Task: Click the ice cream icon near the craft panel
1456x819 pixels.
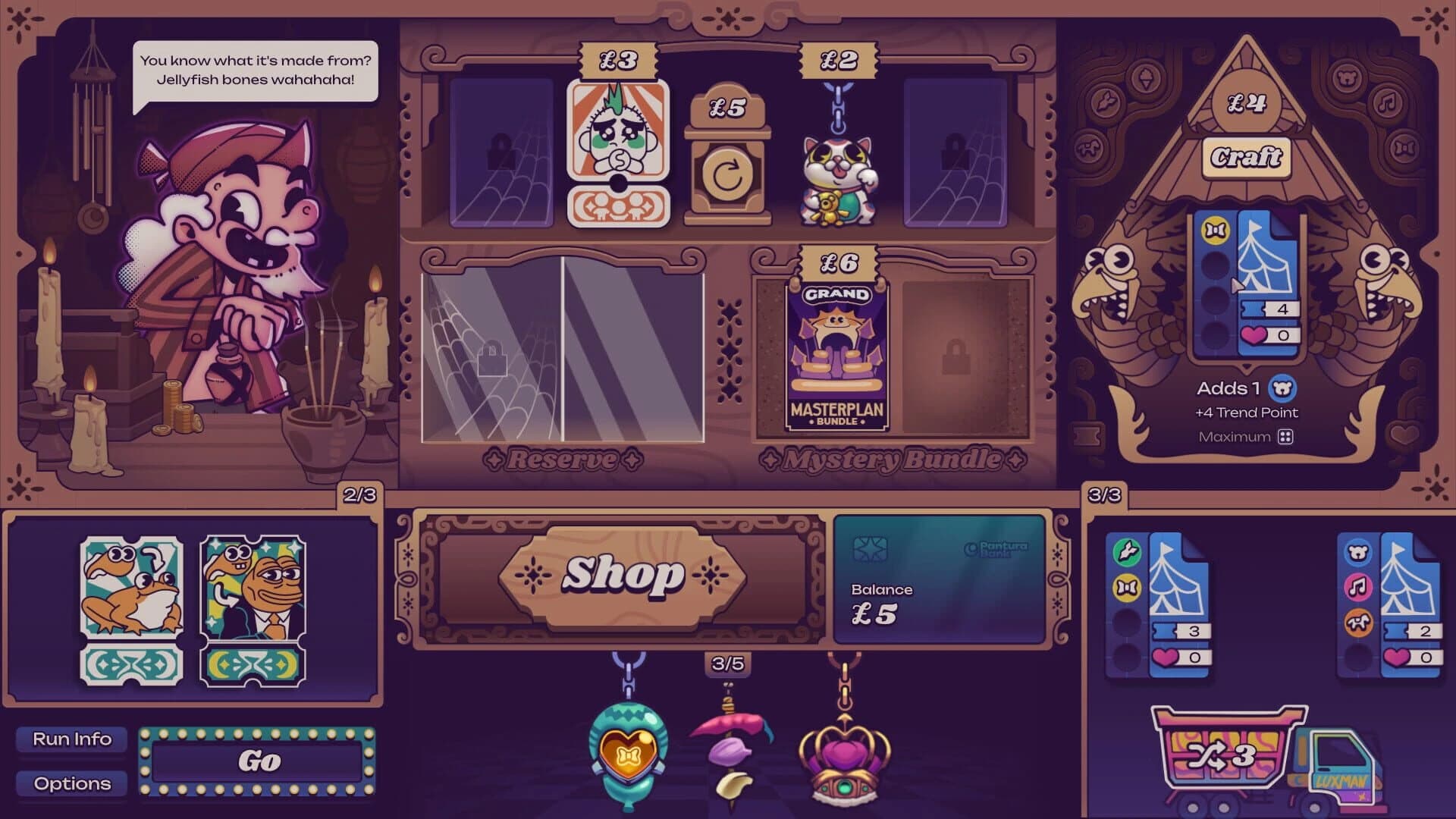Action: point(1145,78)
